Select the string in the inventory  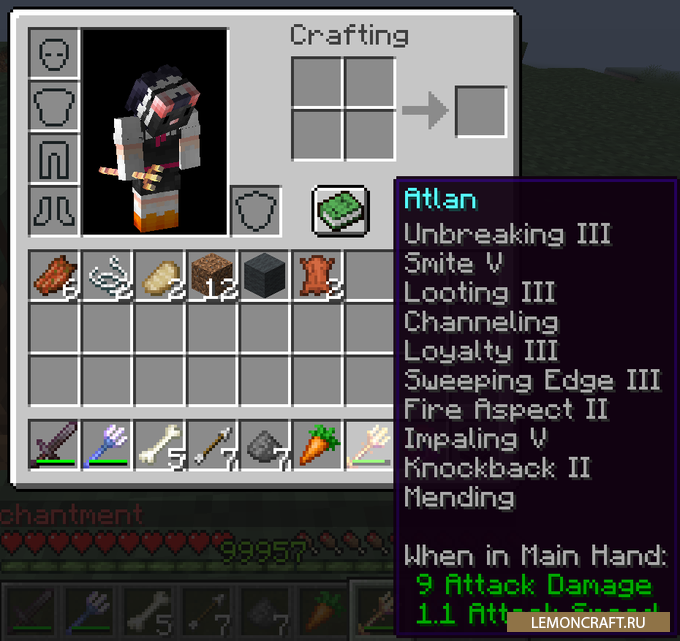coord(107,275)
